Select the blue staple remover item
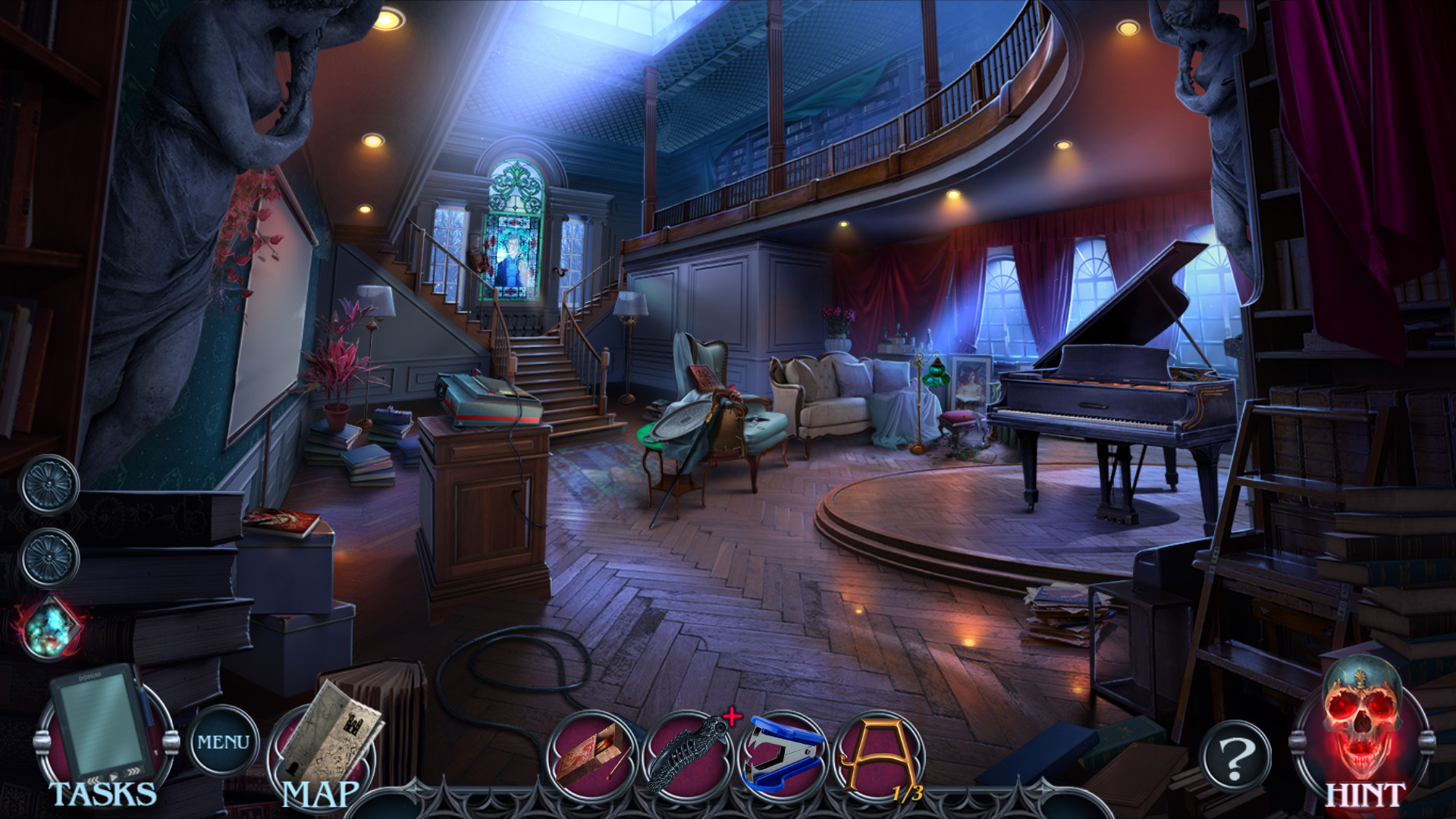 pos(783,754)
